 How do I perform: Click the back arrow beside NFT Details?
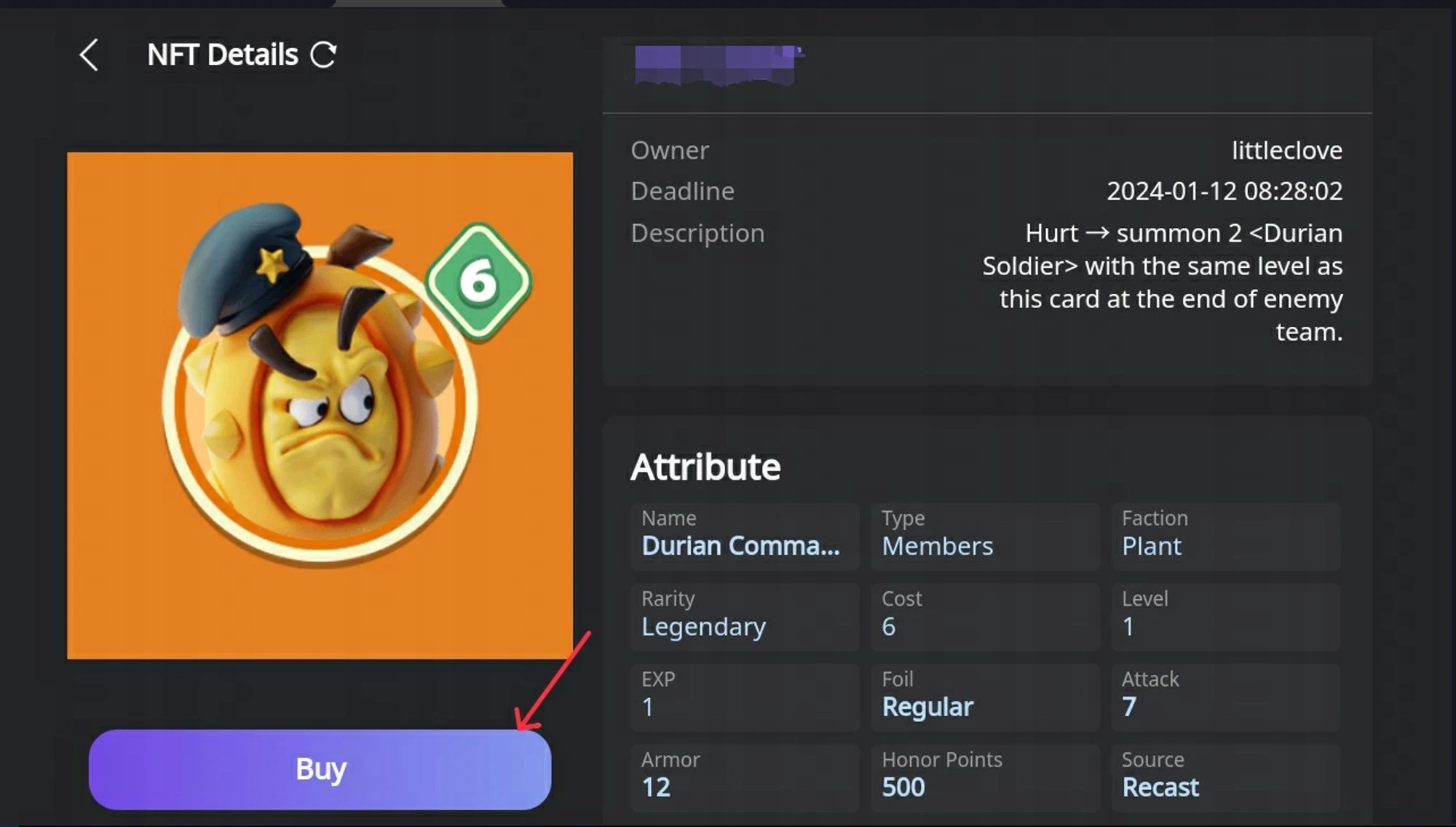[89, 54]
